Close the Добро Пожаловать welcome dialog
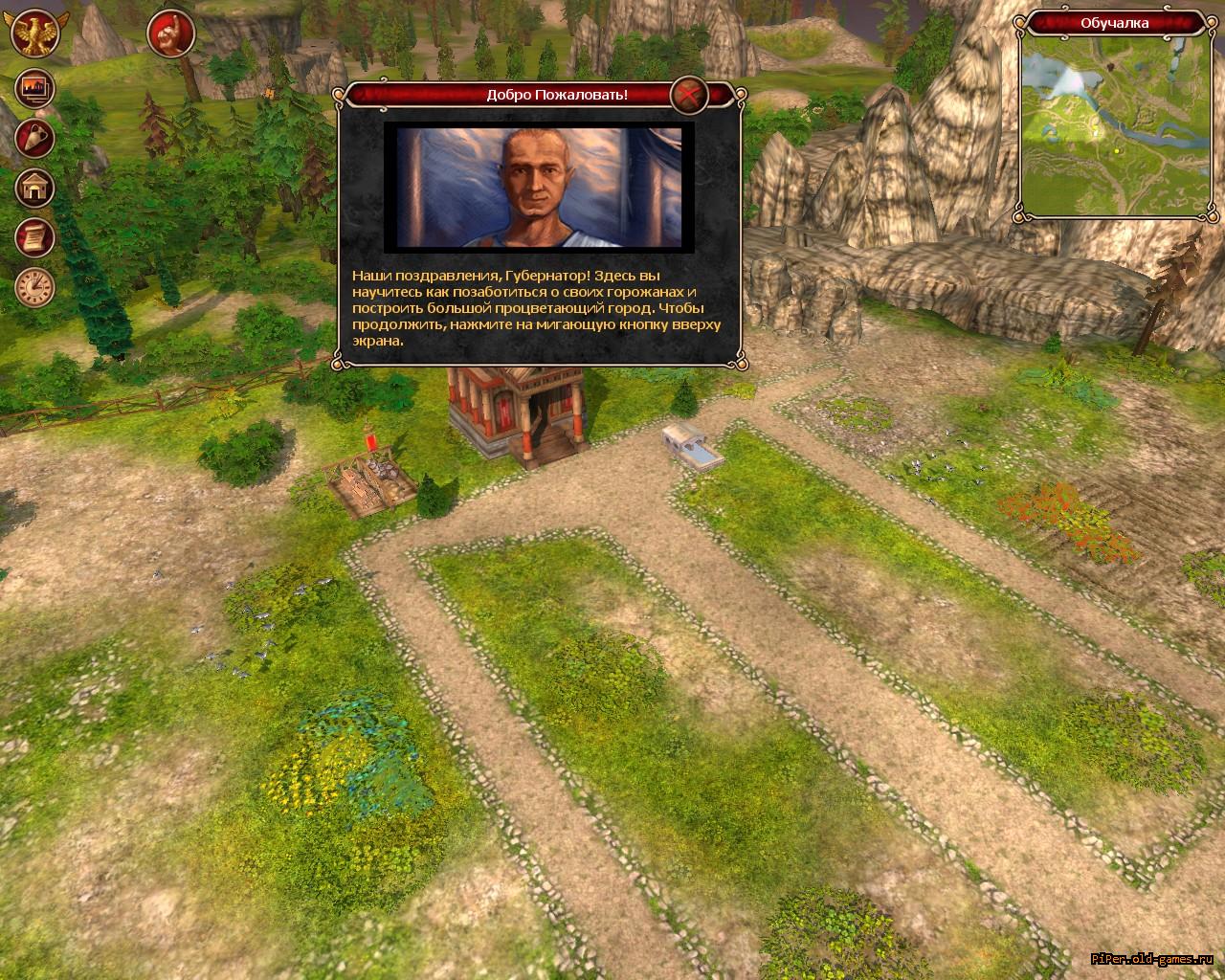 pyautogui.click(x=688, y=95)
